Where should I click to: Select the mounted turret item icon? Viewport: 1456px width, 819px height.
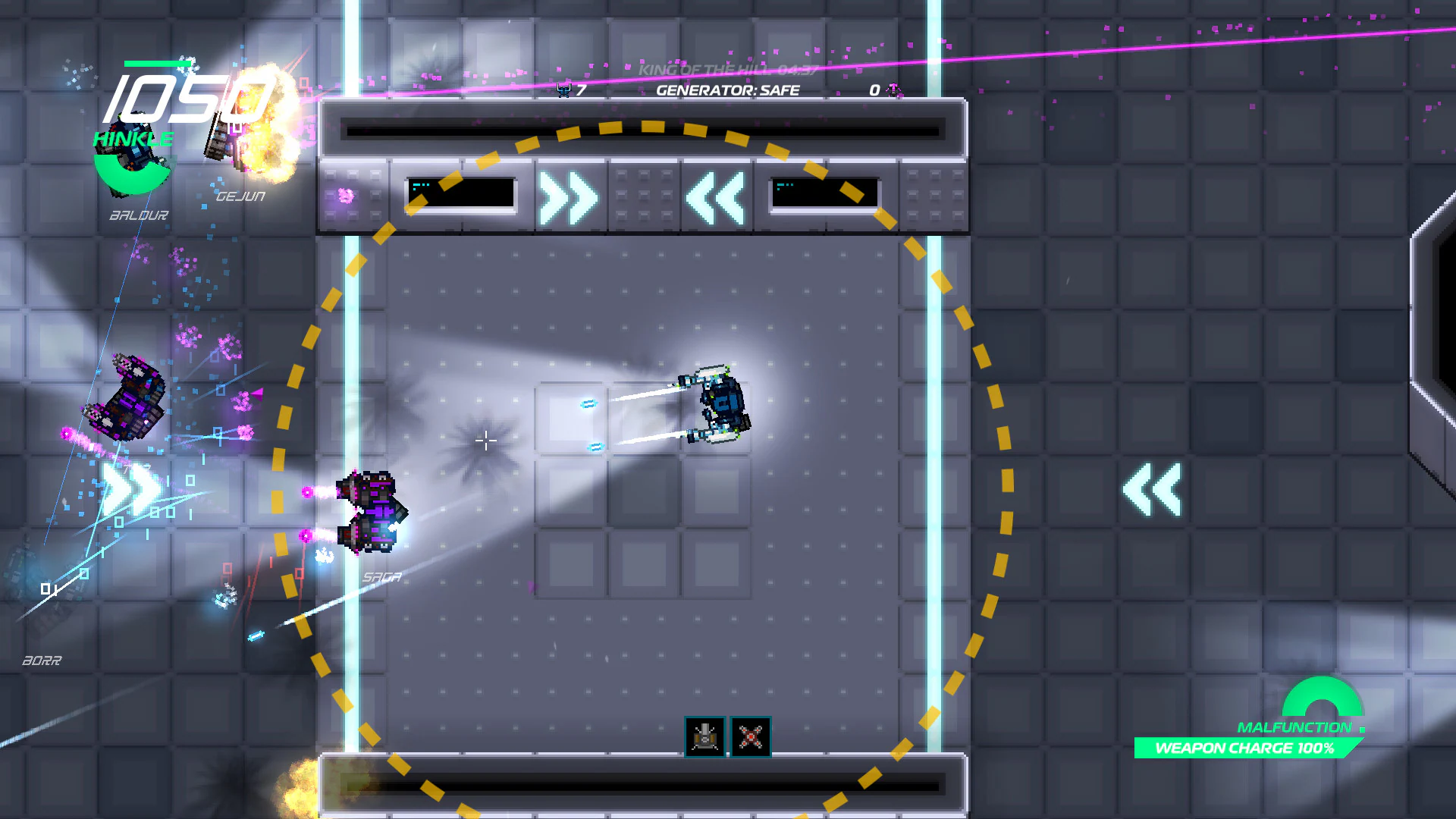coord(704,736)
